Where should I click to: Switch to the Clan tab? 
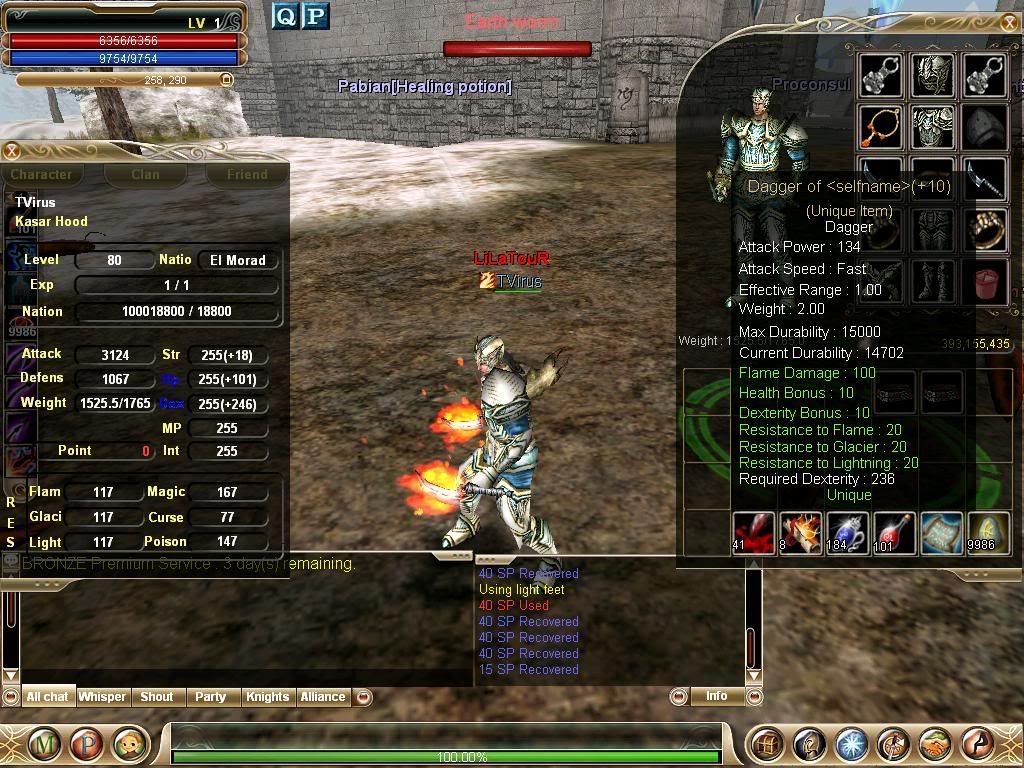point(145,174)
